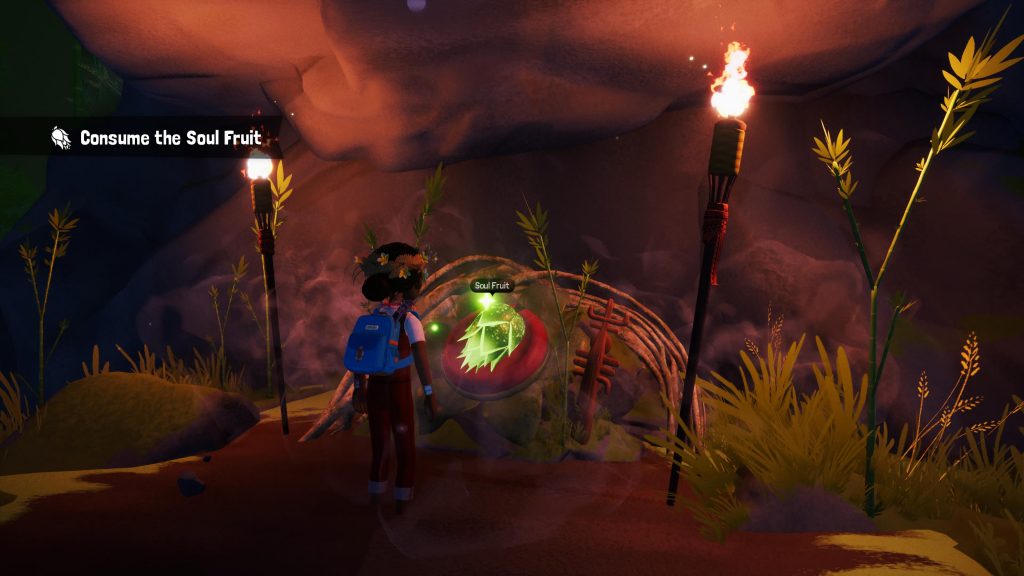1024x576 pixels.
Task: Select the Consume the Soul Fruit objective tracker
Action: (158, 138)
